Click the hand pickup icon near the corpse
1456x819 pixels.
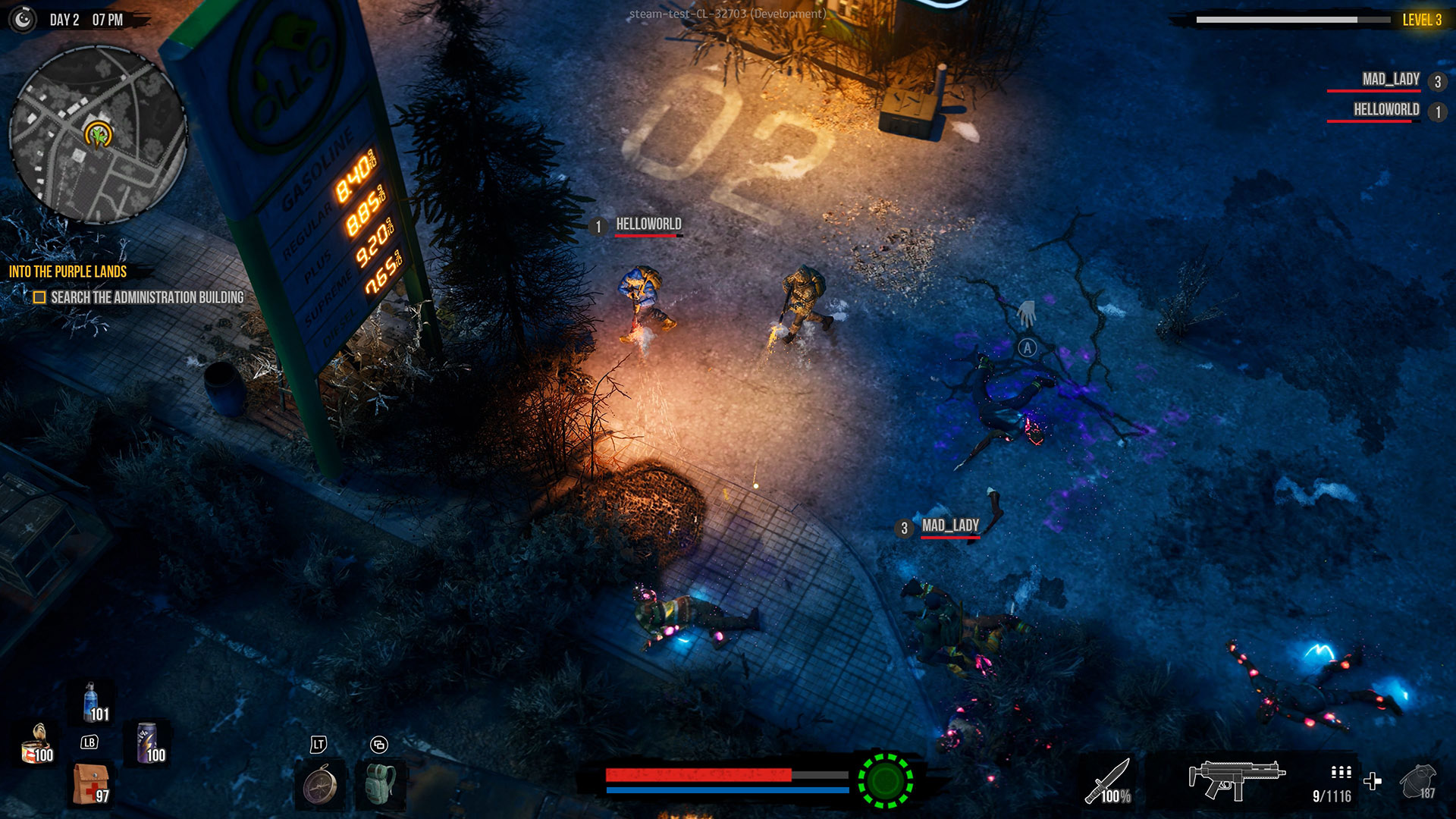click(x=1025, y=312)
